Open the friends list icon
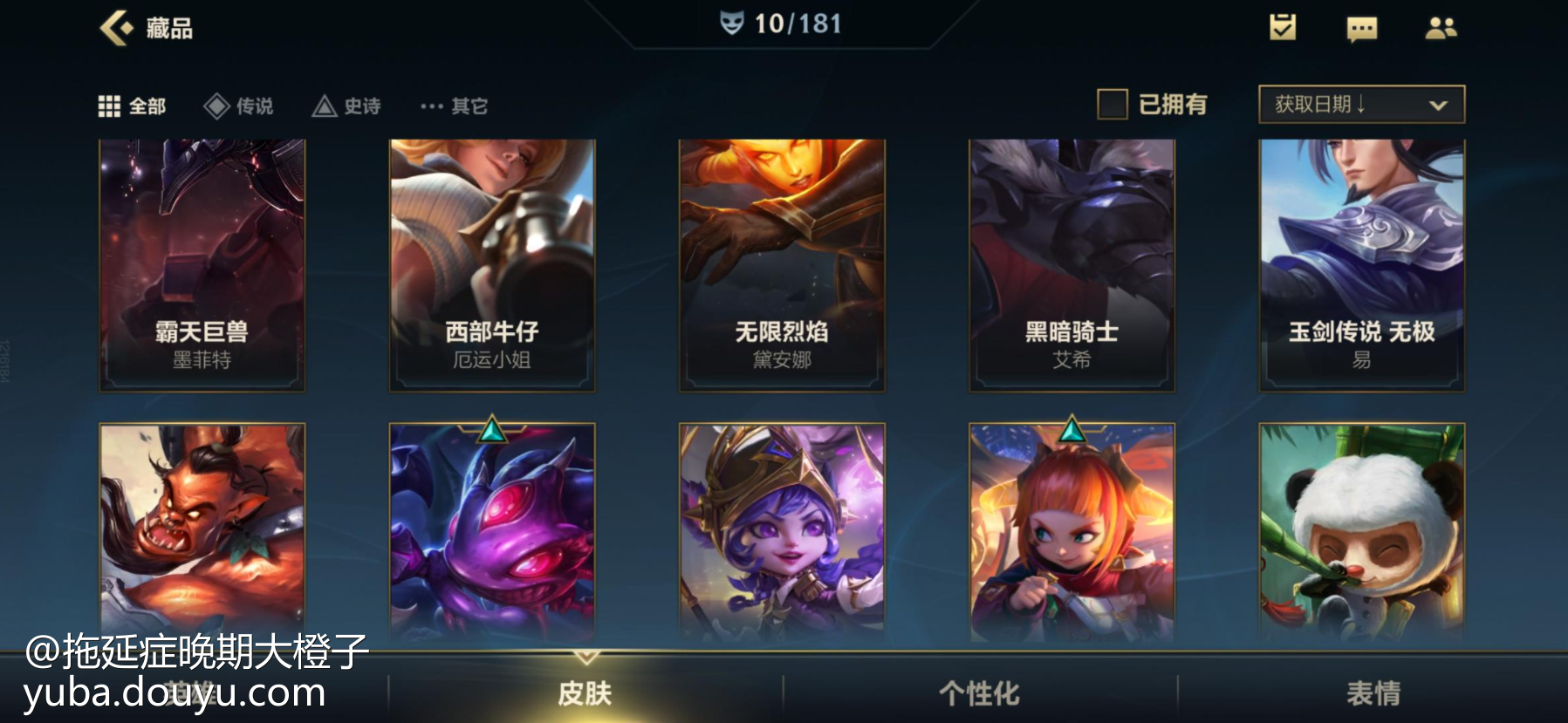Viewport: 1568px width, 723px height. point(1441,29)
